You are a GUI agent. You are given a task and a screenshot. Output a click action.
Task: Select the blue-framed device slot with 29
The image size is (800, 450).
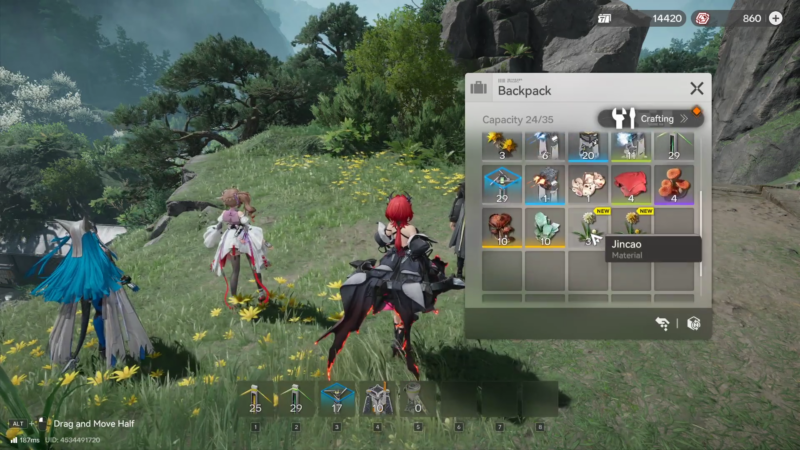pyautogui.click(x=502, y=185)
